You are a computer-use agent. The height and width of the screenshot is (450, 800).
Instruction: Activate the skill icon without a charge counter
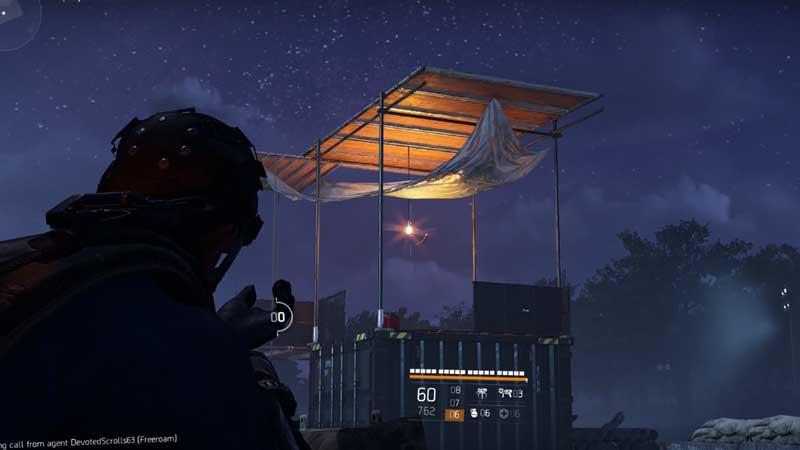[x=481, y=393]
